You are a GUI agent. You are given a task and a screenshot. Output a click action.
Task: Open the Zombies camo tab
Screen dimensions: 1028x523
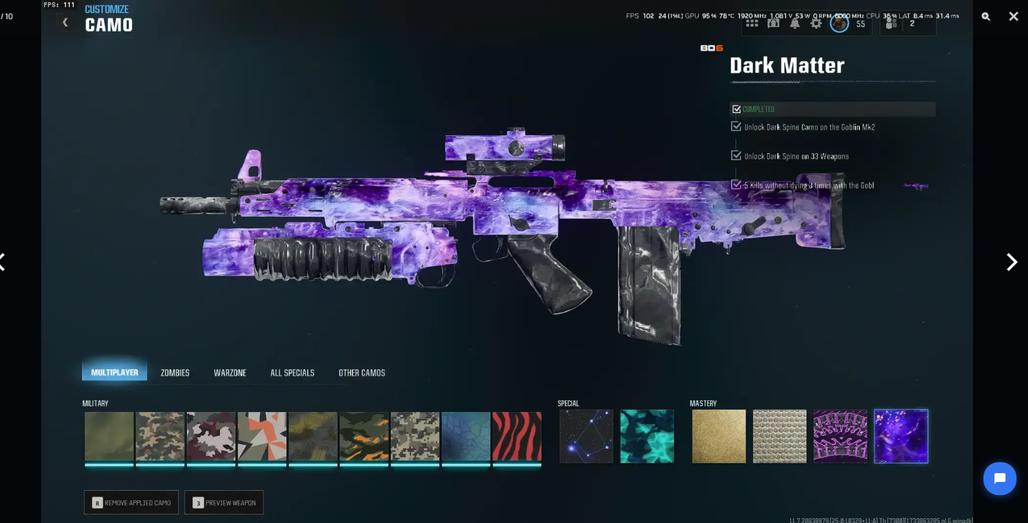pos(175,373)
